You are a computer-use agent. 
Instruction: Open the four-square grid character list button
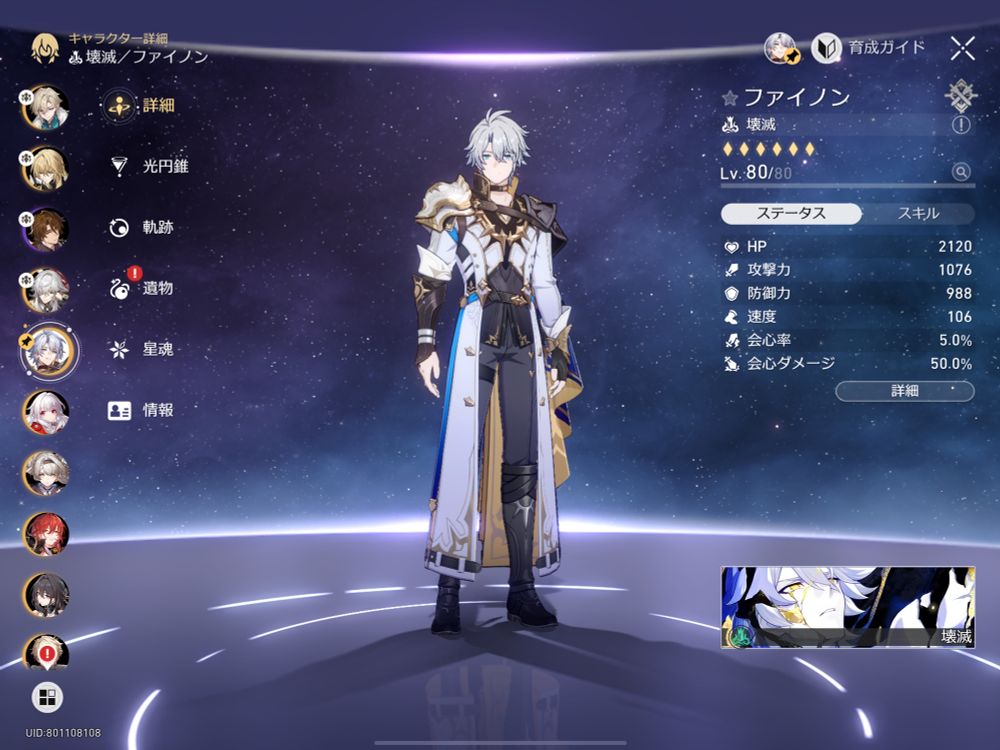[46, 697]
